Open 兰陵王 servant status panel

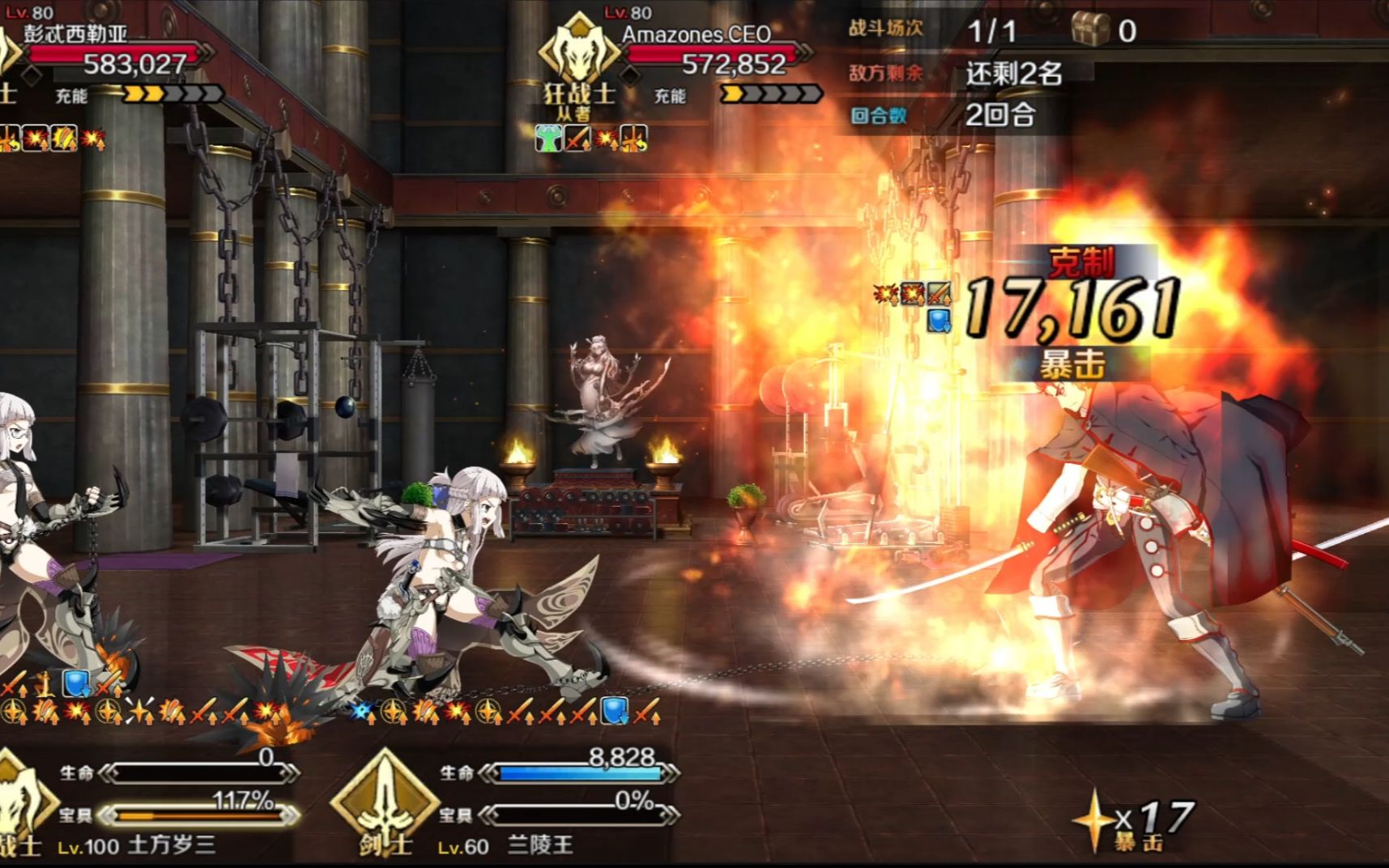[541, 846]
